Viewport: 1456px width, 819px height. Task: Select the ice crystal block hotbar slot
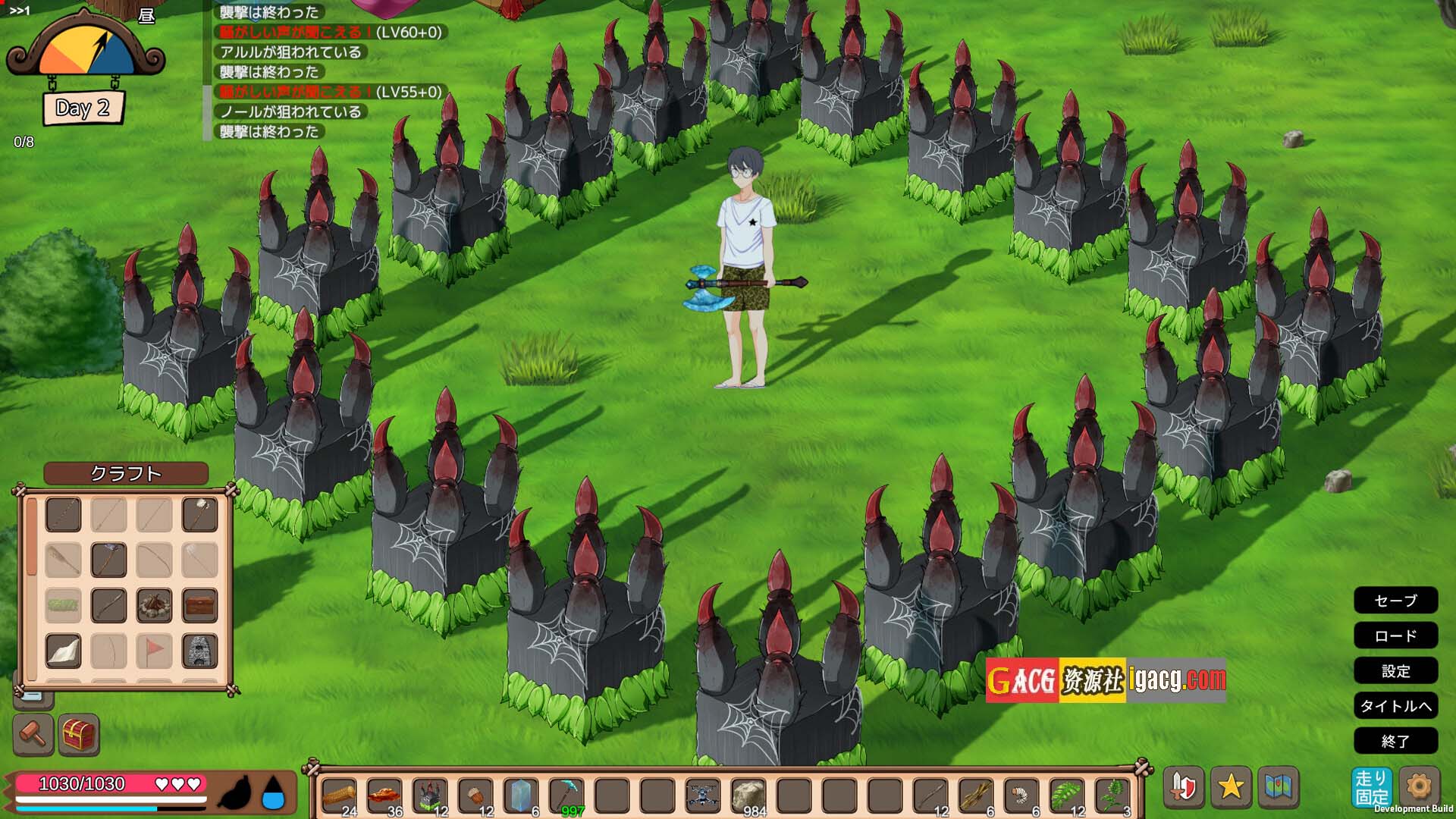(521, 795)
